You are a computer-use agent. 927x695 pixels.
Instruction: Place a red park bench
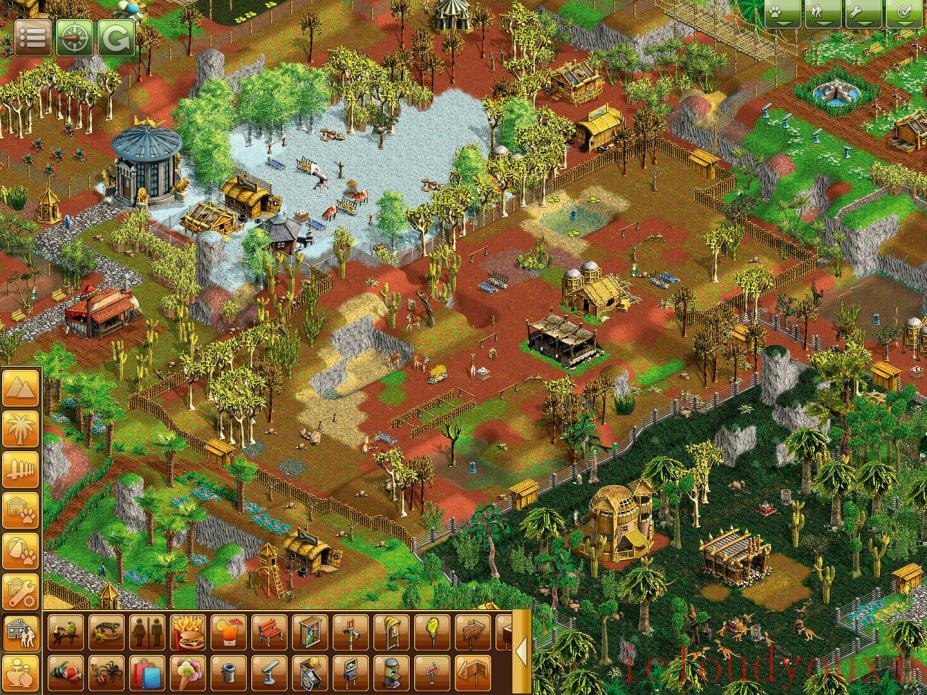click(x=270, y=631)
